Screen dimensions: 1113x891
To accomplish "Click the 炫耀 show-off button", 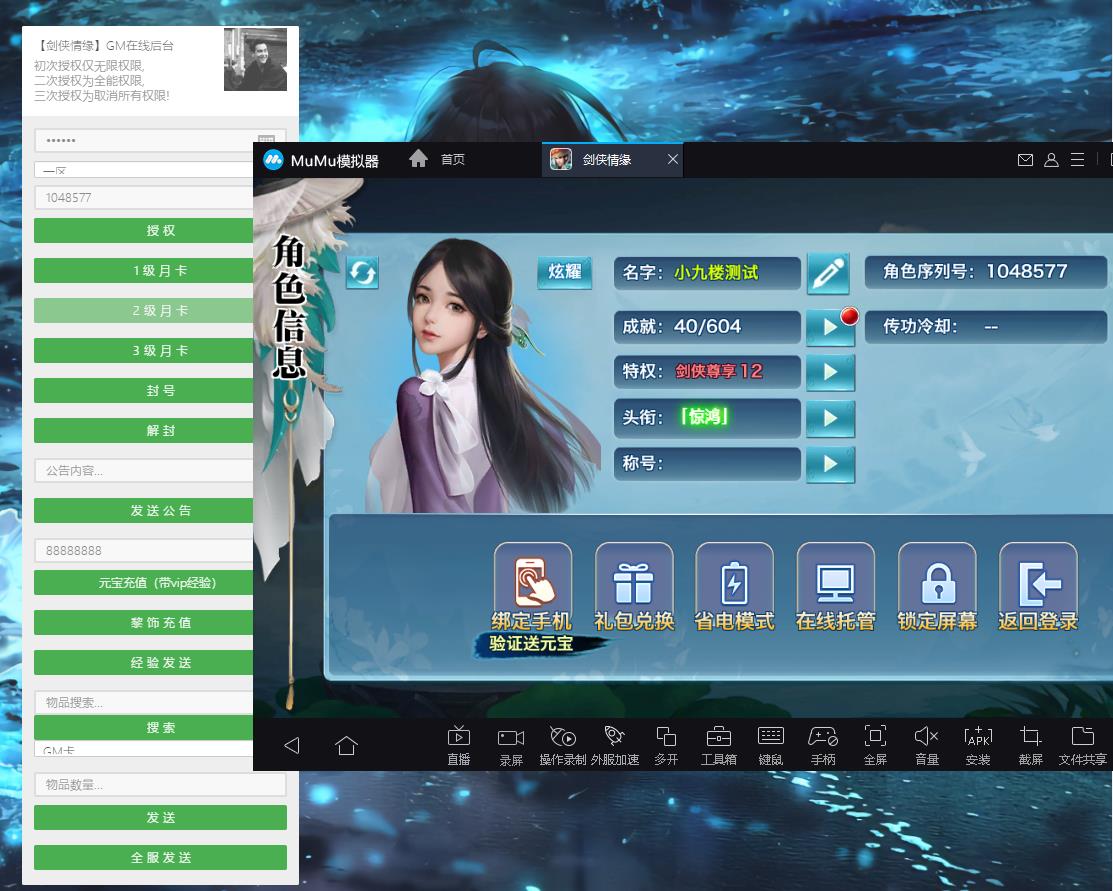I will (565, 272).
